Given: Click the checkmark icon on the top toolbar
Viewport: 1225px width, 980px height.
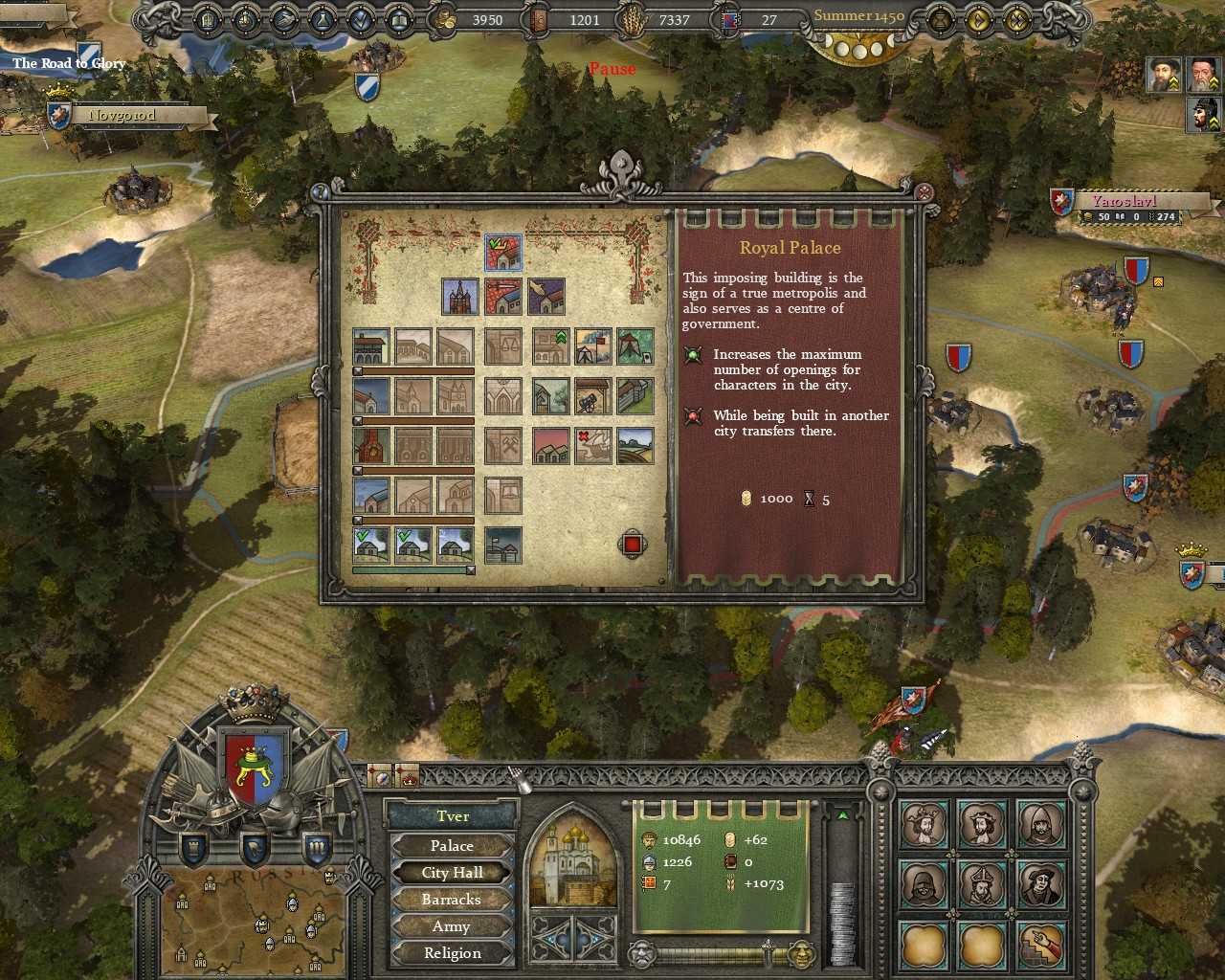Looking at the screenshot, I should pyautogui.click(x=362, y=18).
